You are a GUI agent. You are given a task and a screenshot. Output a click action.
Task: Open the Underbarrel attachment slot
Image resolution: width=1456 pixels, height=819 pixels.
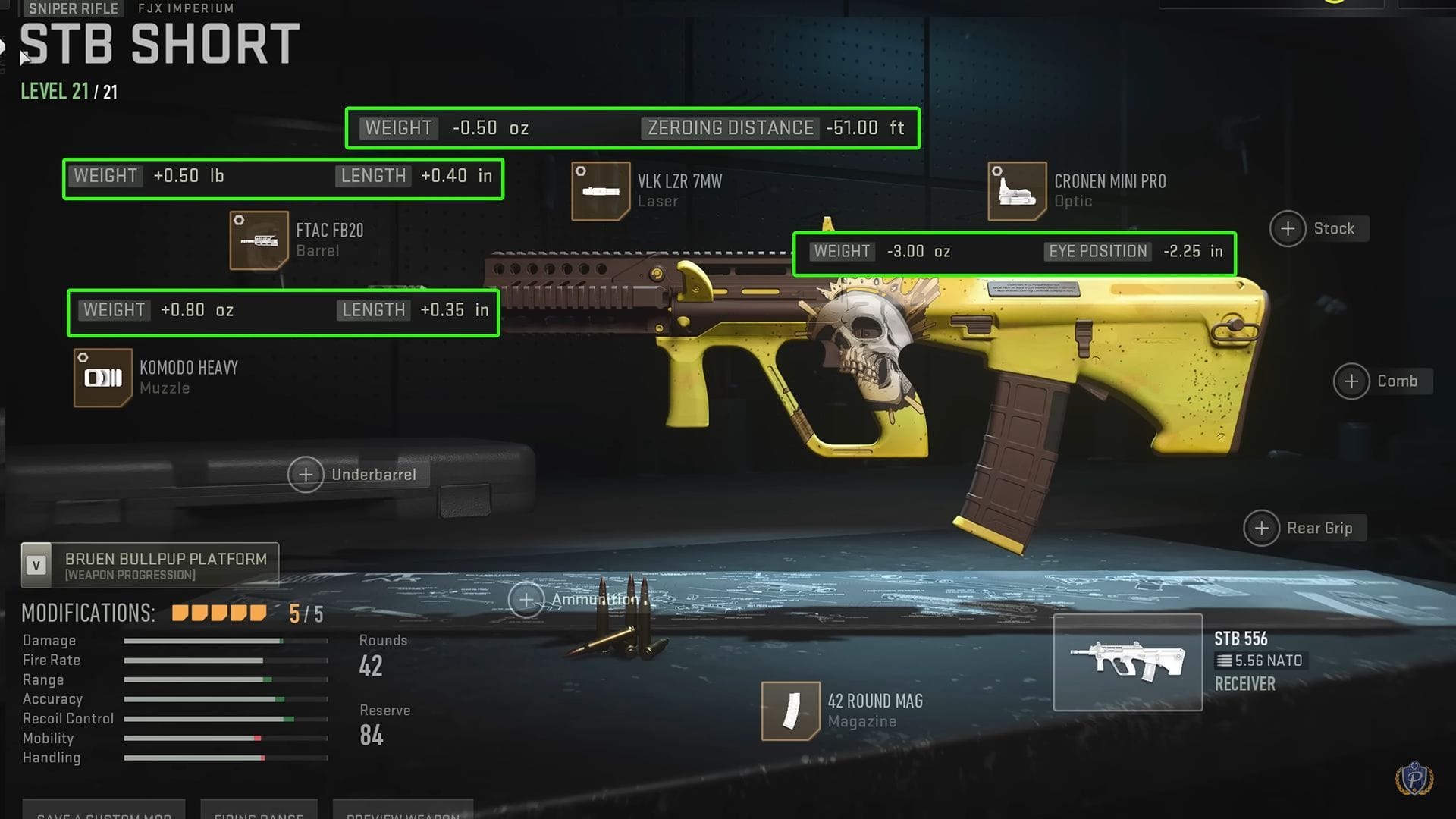point(306,475)
